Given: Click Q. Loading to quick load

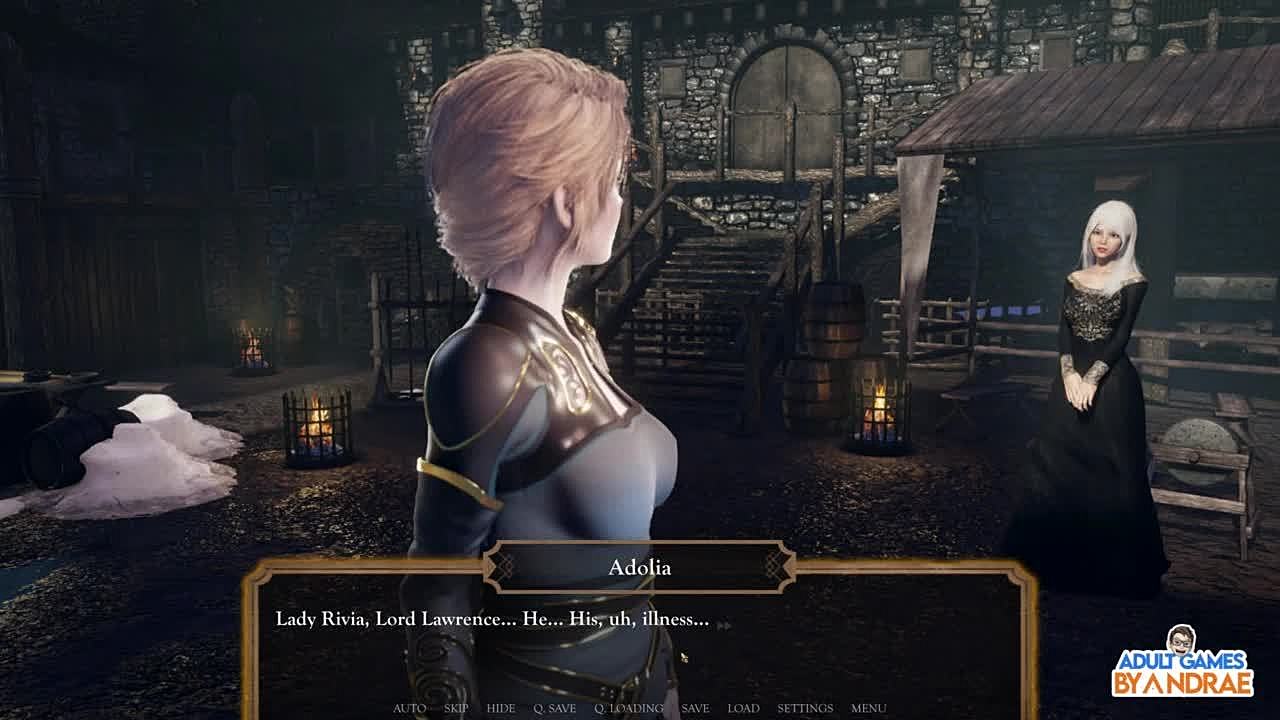Looking at the screenshot, I should [x=628, y=708].
